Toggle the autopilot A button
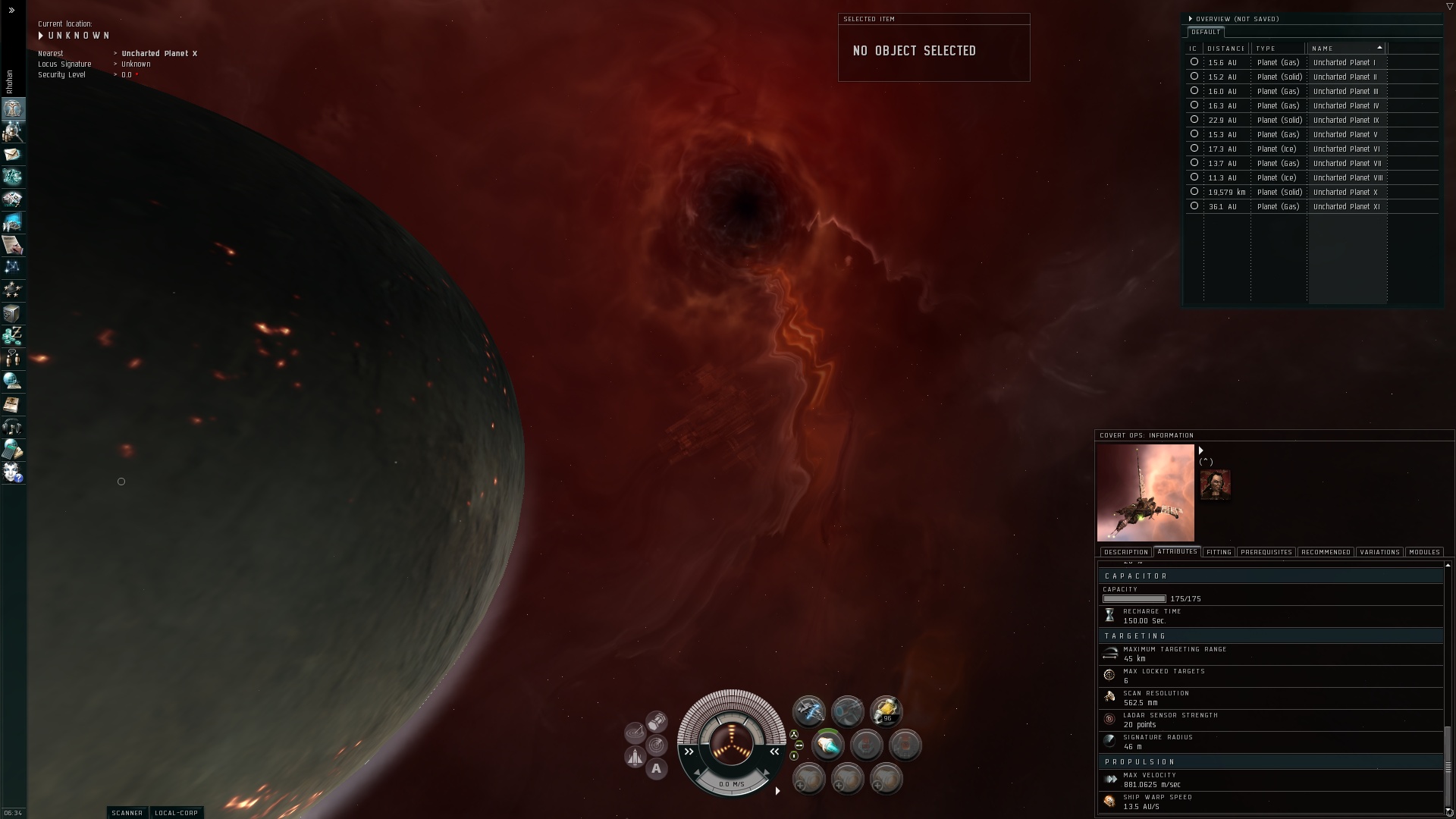Viewport: 1456px width, 819px height. point(657,769)
